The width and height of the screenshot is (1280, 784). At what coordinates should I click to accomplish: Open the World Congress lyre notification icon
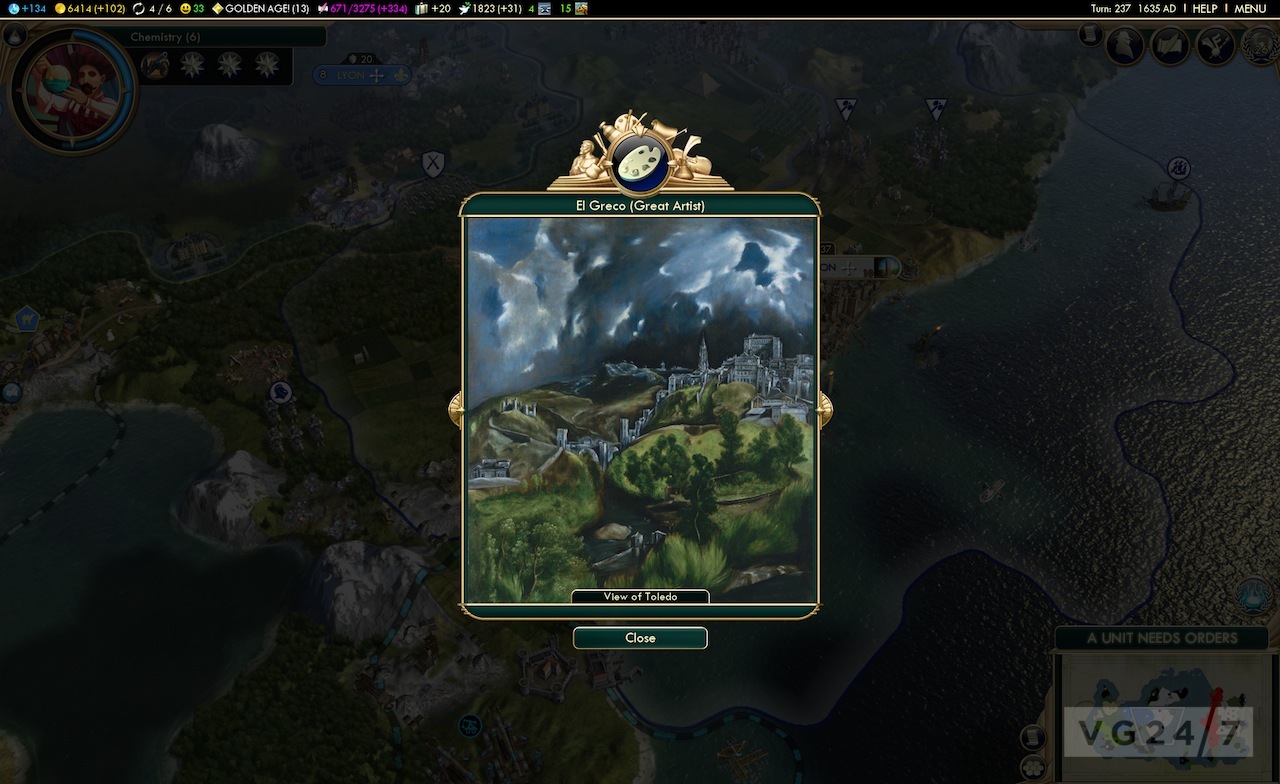pyautogui.click(x=1252, y=595)
